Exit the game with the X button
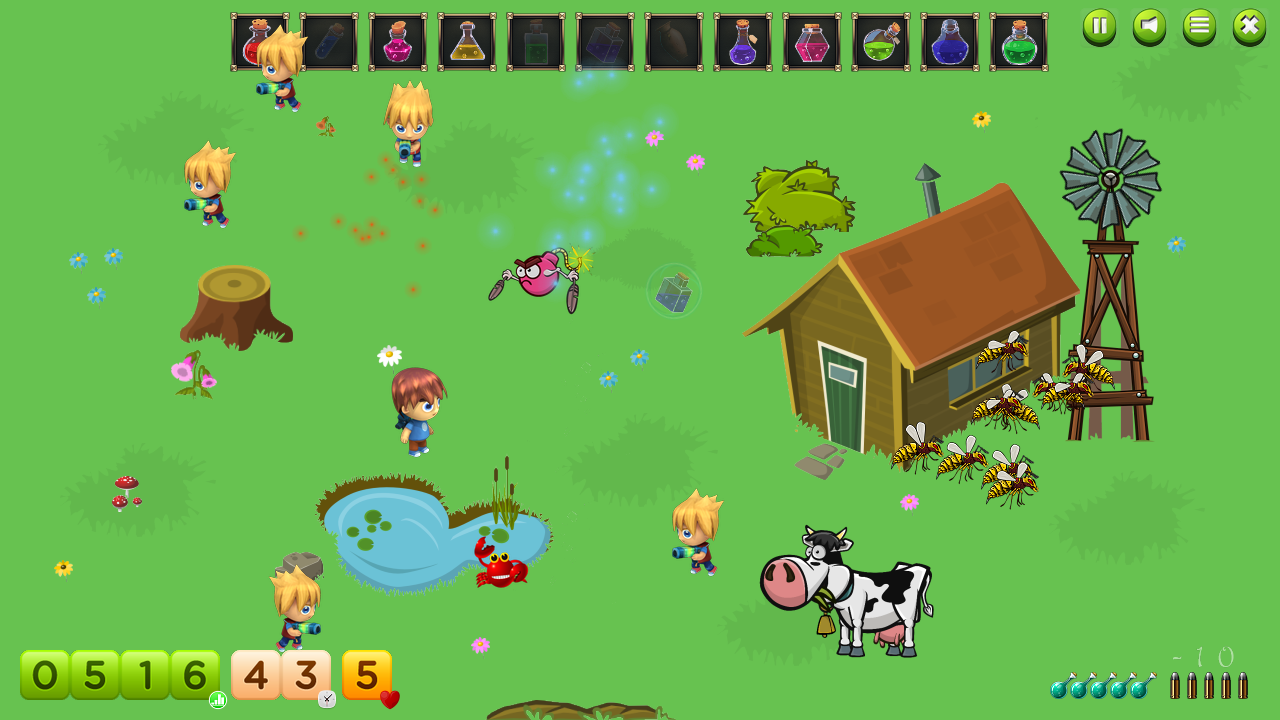The image size is (1280, 720). tap(1248, 26)
